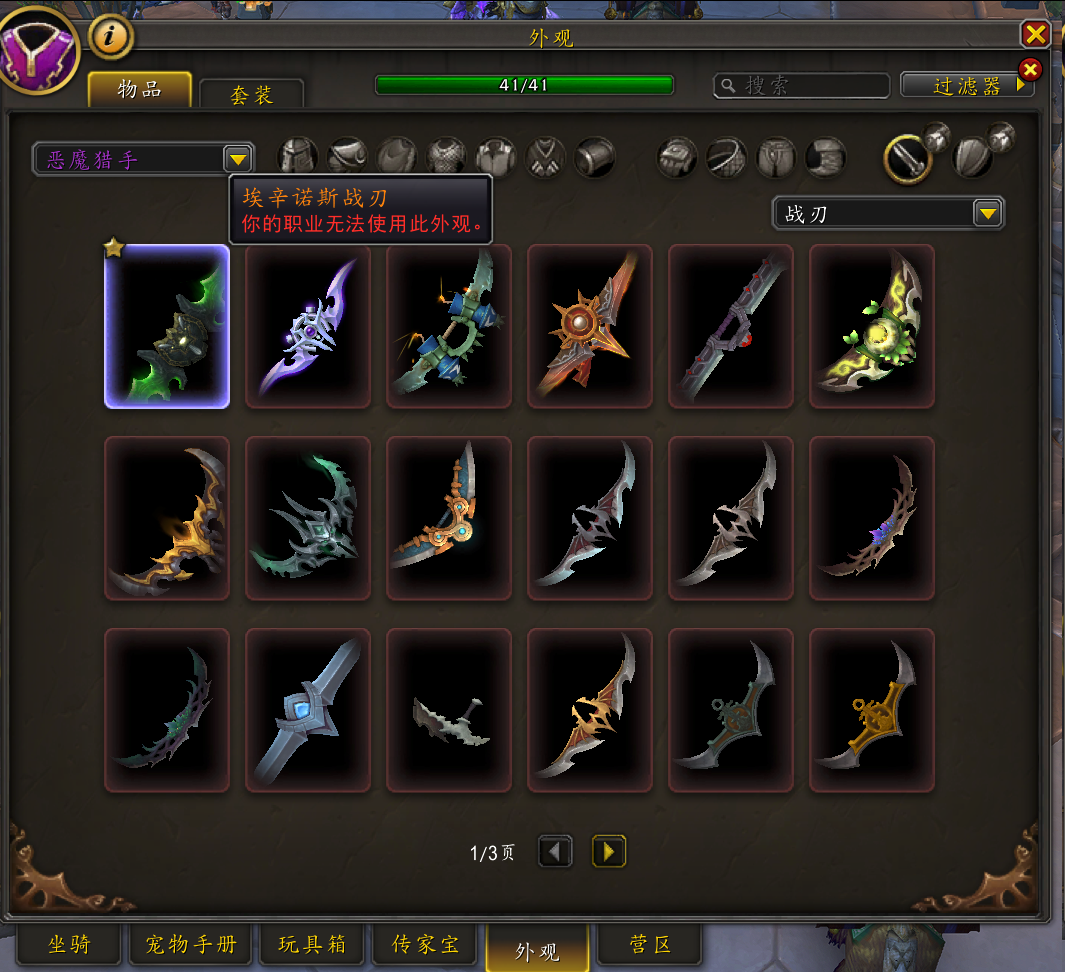
Task: Select the helmet slot filter icon
Action: pos(298,156)
